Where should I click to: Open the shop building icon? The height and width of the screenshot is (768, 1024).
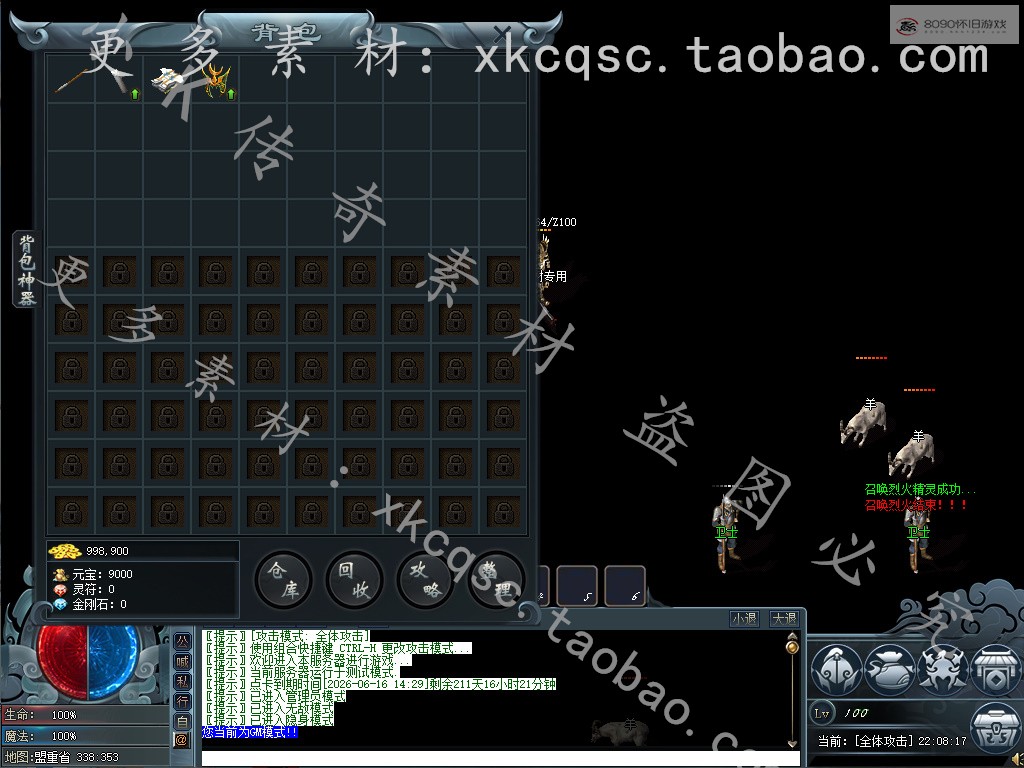coord(995,669)
